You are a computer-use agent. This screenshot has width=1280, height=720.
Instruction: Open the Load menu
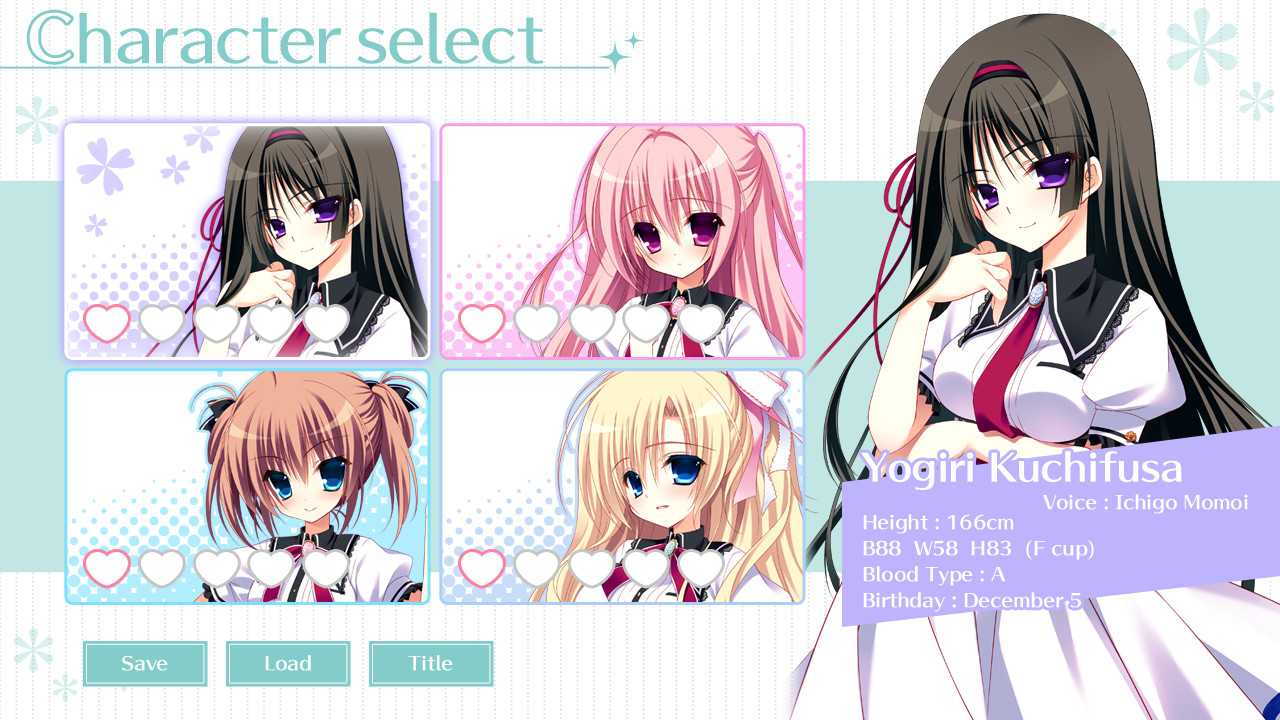(x=288, y=663)
